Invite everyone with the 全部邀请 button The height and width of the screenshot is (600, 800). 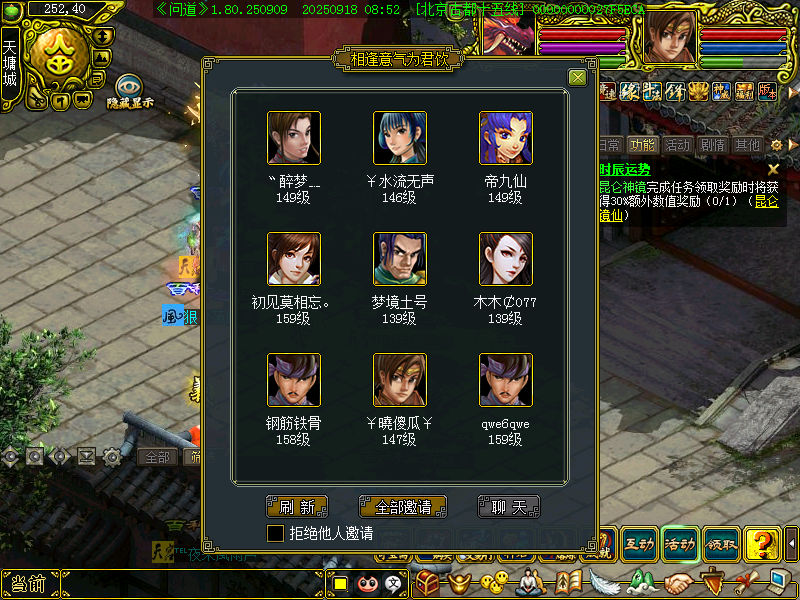[x=402, y=507]
